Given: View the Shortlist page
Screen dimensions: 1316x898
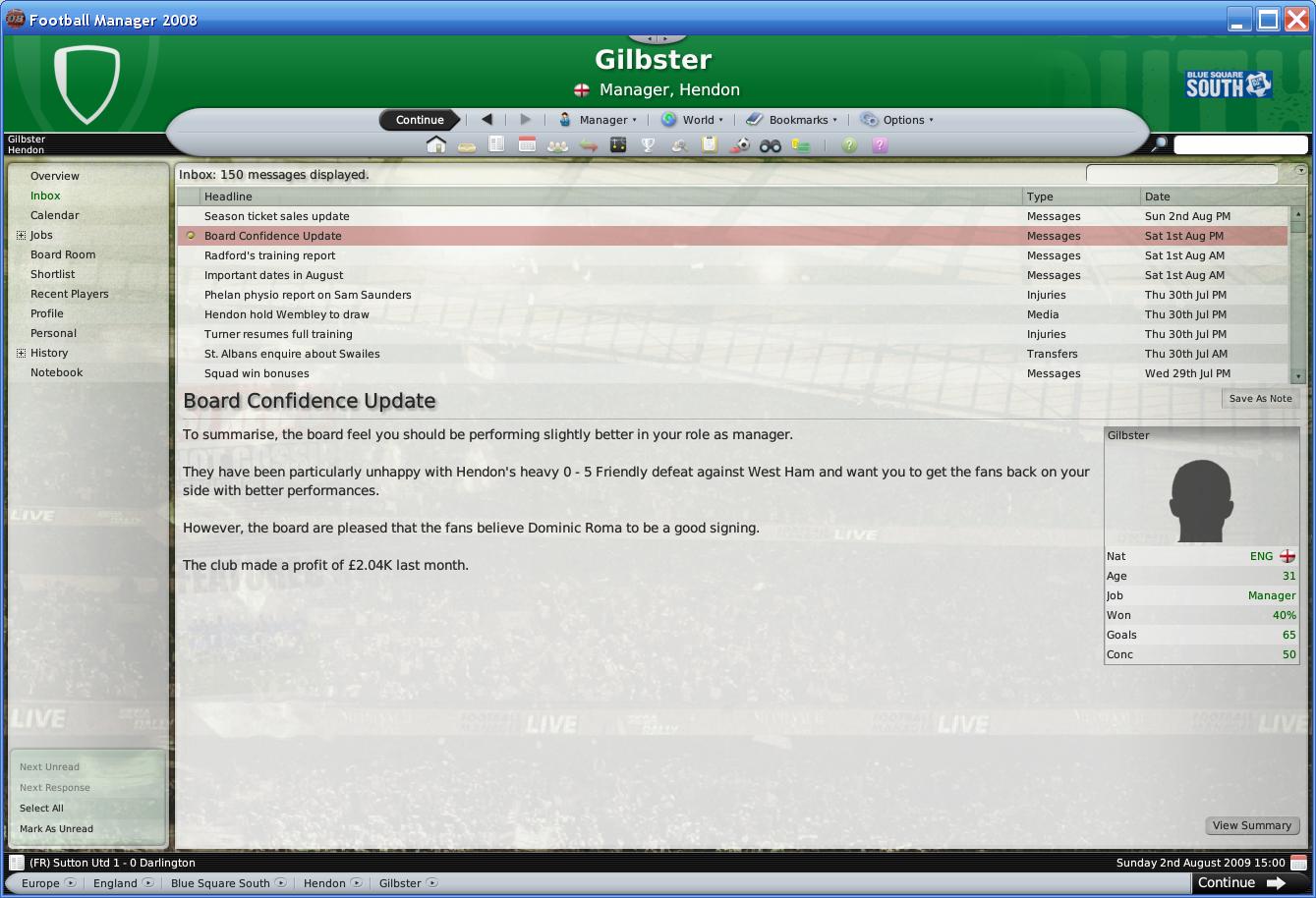Looking at the screenshot, I should point(53,274).
